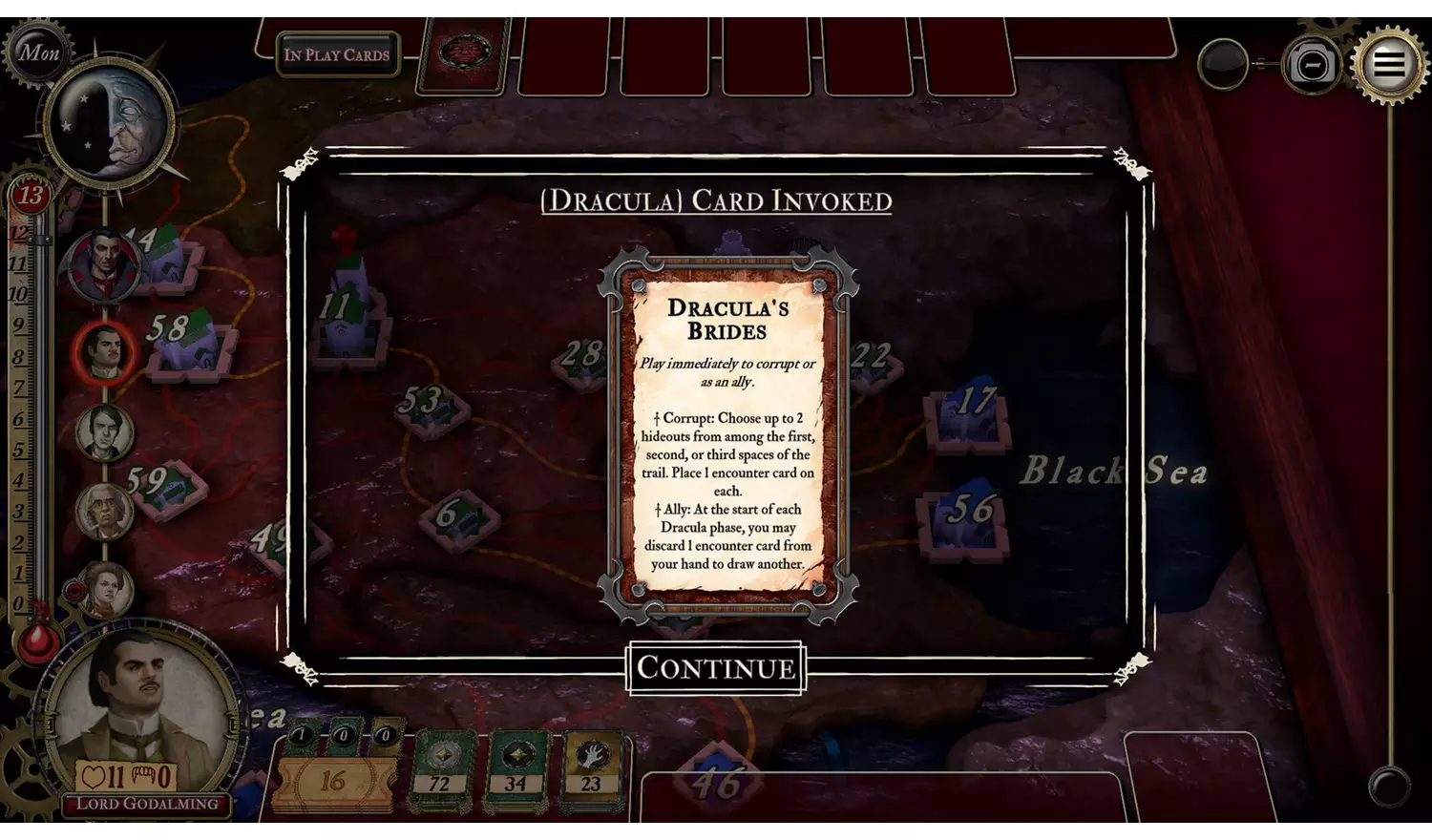1432x840 pixels.
Task: Click the dark circular button left of the camera icon
Action: click(1224, 64)
